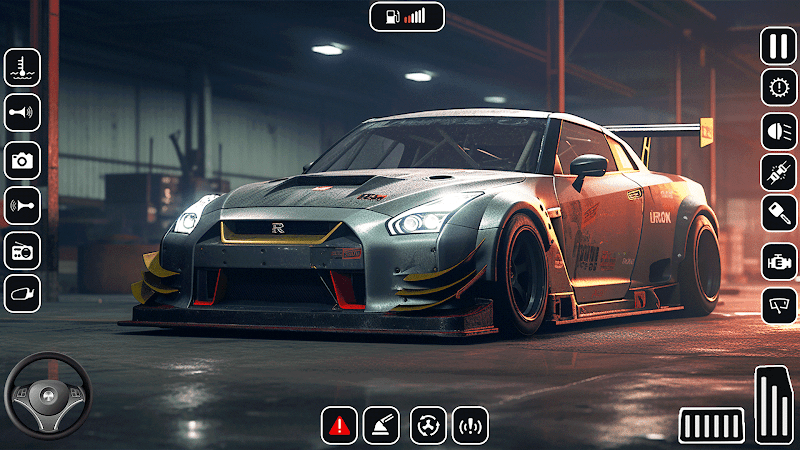Sound the horn facing left
Viewport: 800px width, 450px height.
click(x=22, y=204)
